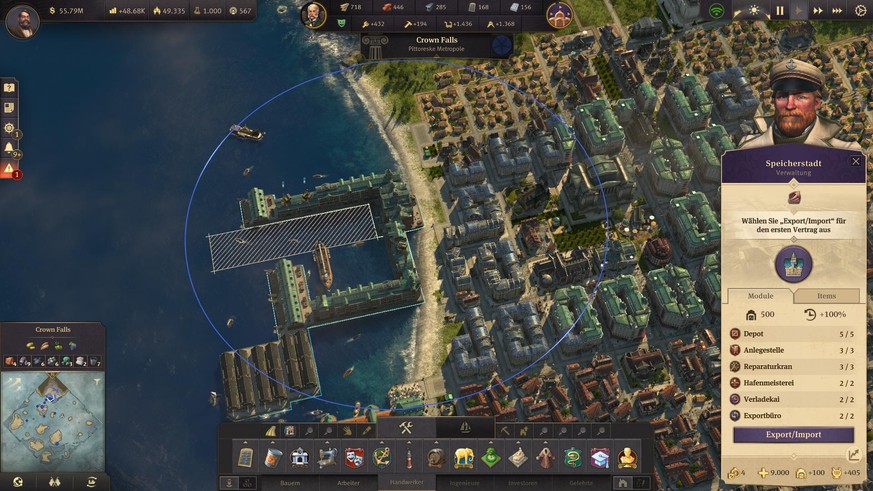The width and height of the screenshot is (873, 491).
Task: Select the Bauern population tier
Action: 290,483
